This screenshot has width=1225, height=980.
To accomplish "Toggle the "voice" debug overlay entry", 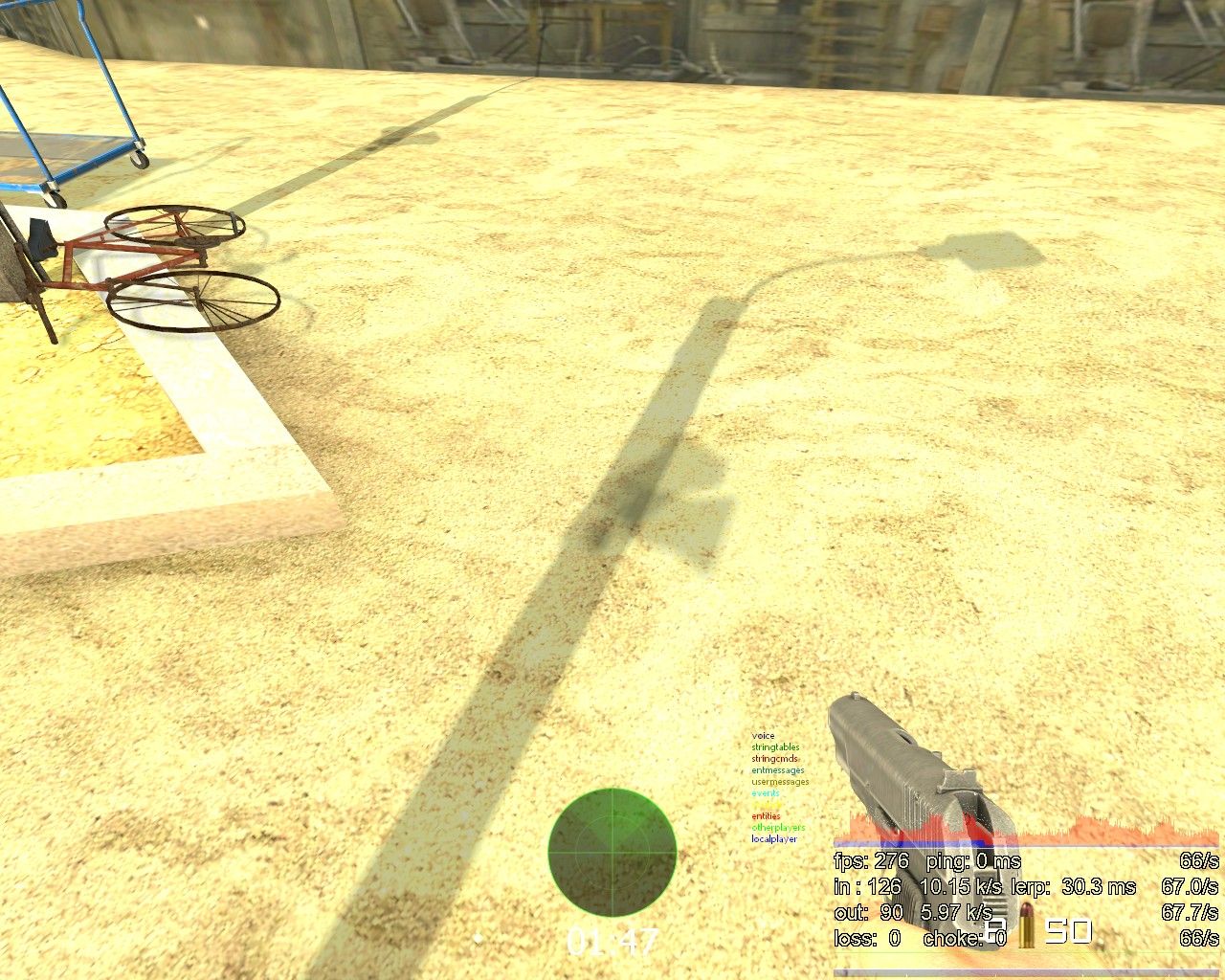I will click(x=762, y=738).
